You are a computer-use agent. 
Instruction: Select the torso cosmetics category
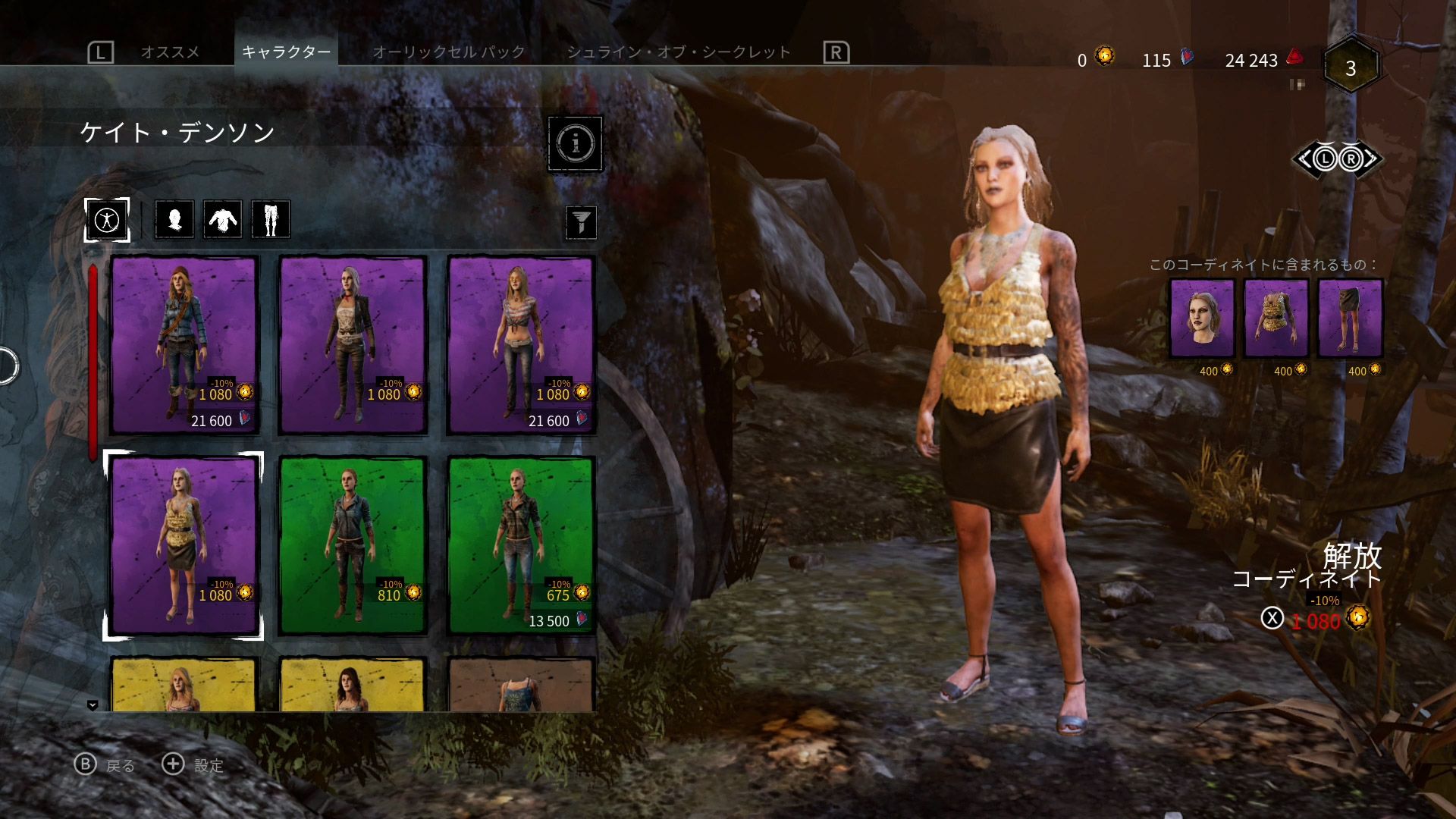pos(222,220)
